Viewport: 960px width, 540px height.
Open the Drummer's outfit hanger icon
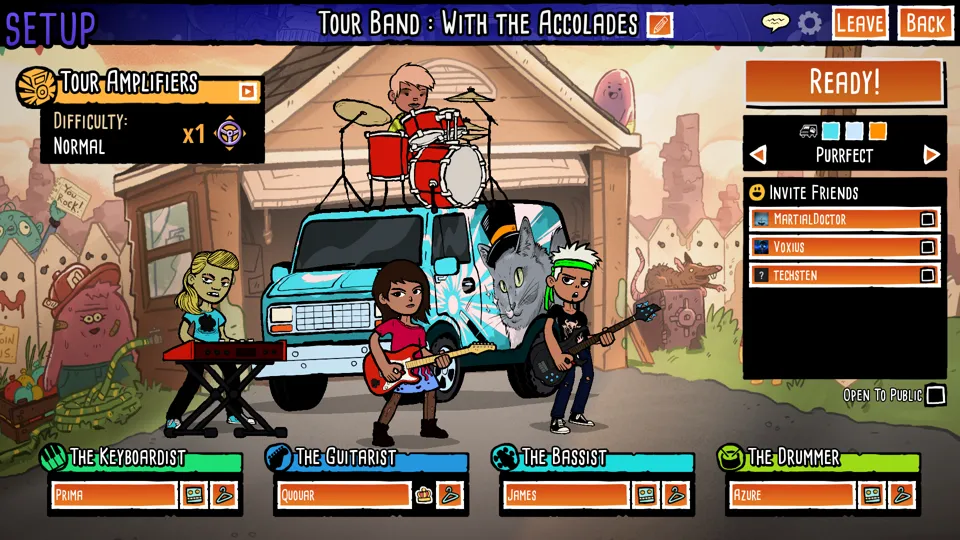[x=901, y=494]
